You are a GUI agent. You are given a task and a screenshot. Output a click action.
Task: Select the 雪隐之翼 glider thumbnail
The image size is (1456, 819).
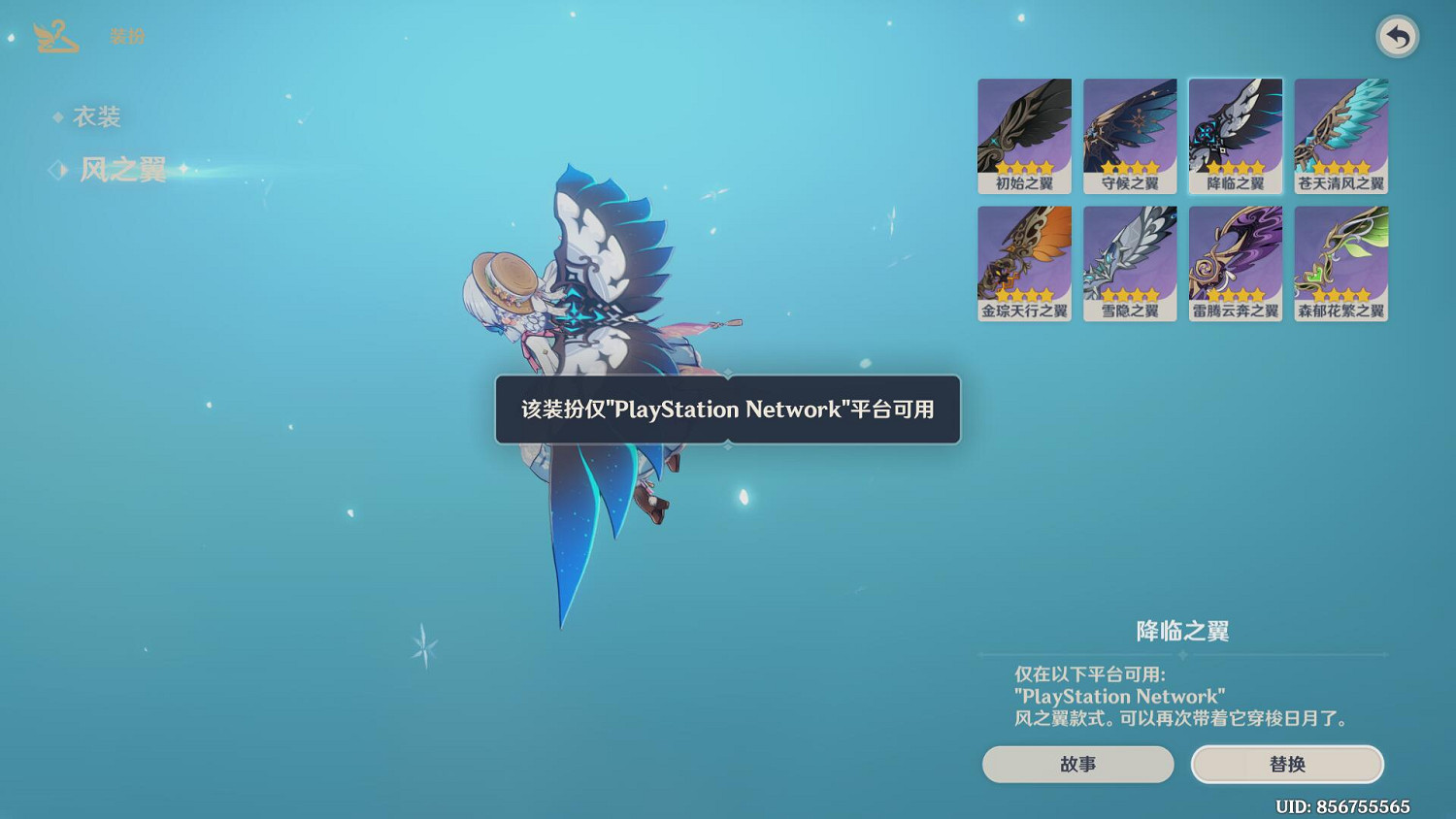(x=1130, y=263)
